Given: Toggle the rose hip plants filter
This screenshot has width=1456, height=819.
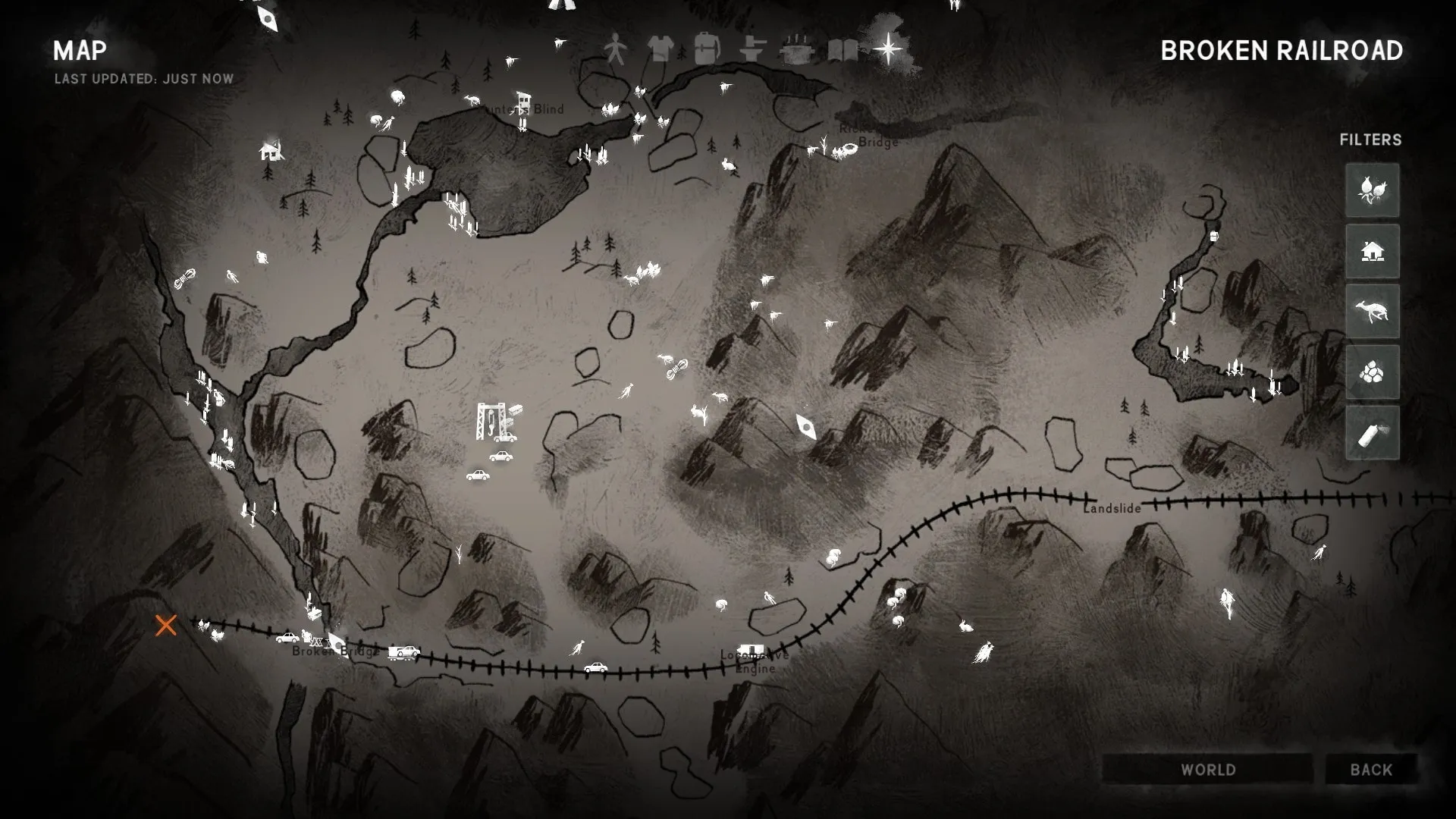Looking at the screenshot, I should pyautogui.click(x=1372, y=190).
